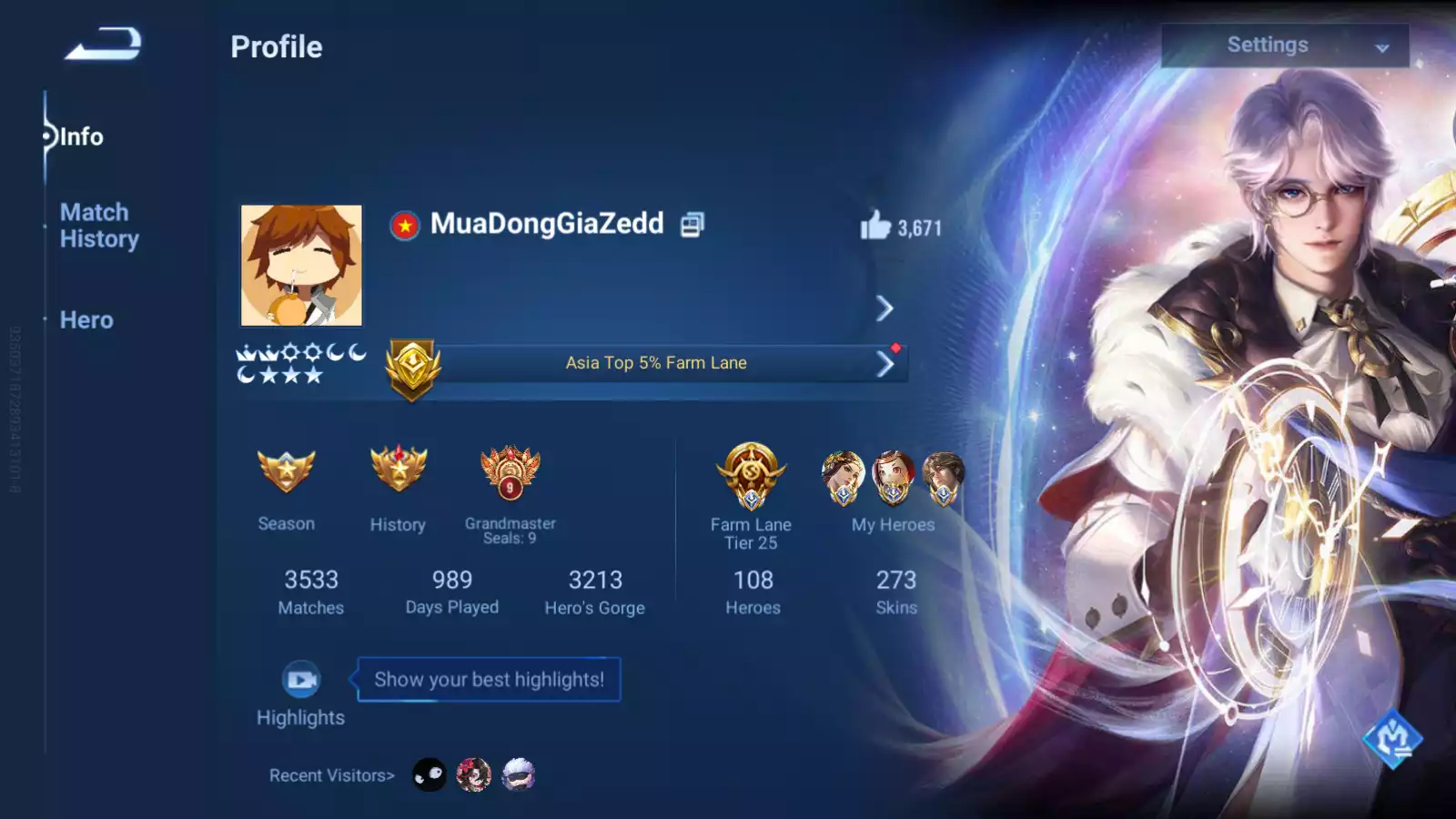Screen dimensions: 1456x819
Task: Select the Info tab
Action: (x=81, y=137)
